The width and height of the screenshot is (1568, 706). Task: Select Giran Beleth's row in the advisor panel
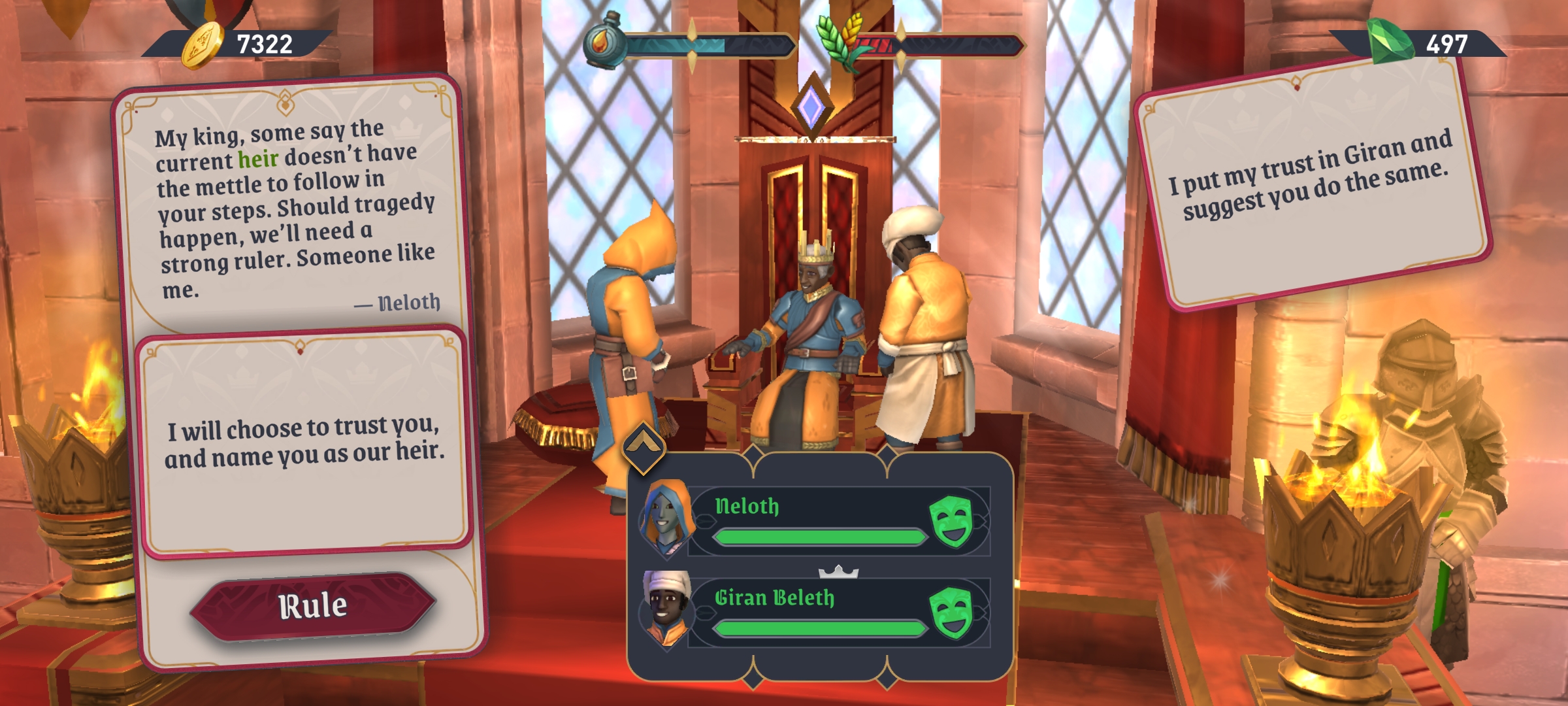coord(817,612)
